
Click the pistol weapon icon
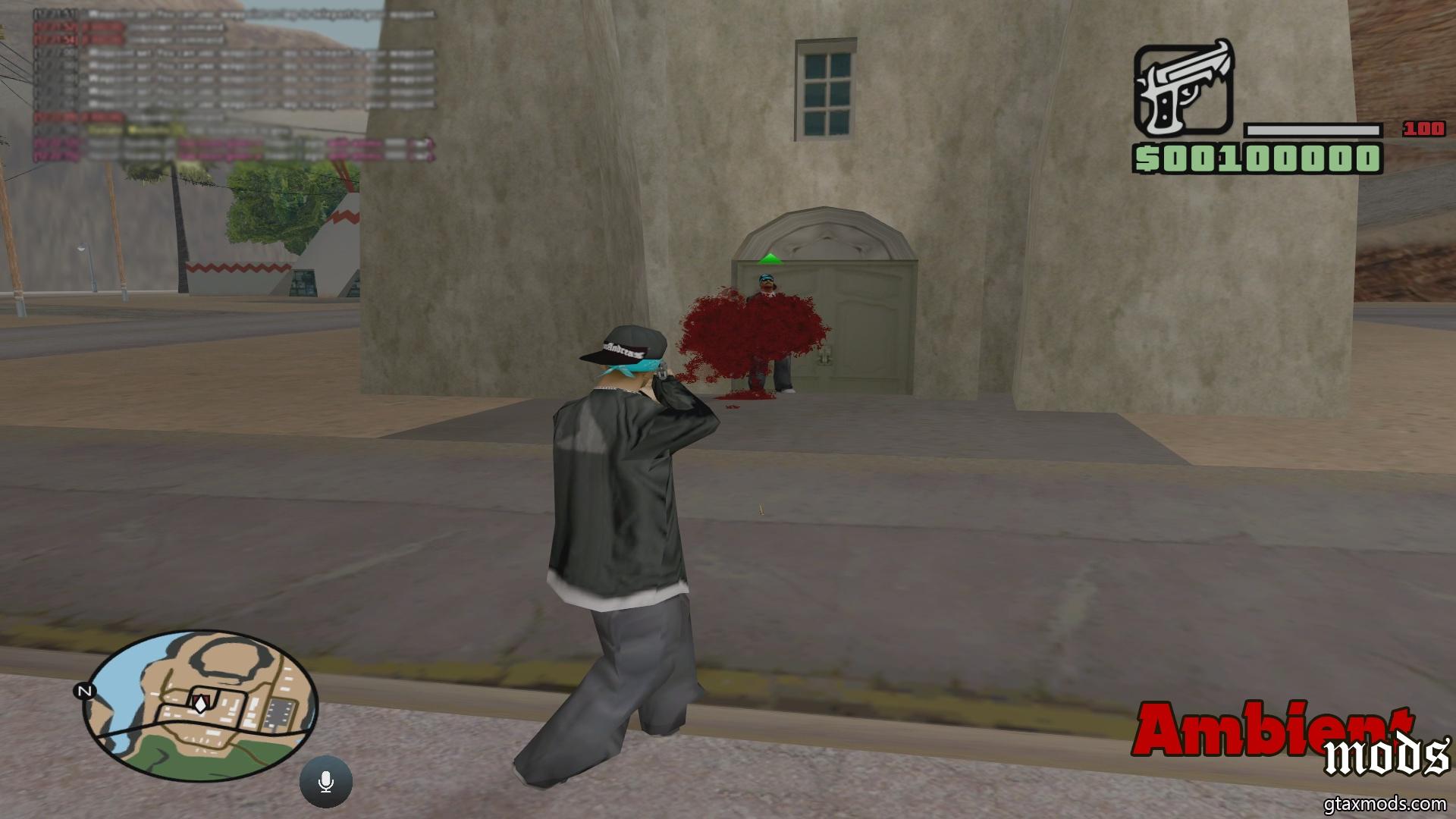point(1184,89)
